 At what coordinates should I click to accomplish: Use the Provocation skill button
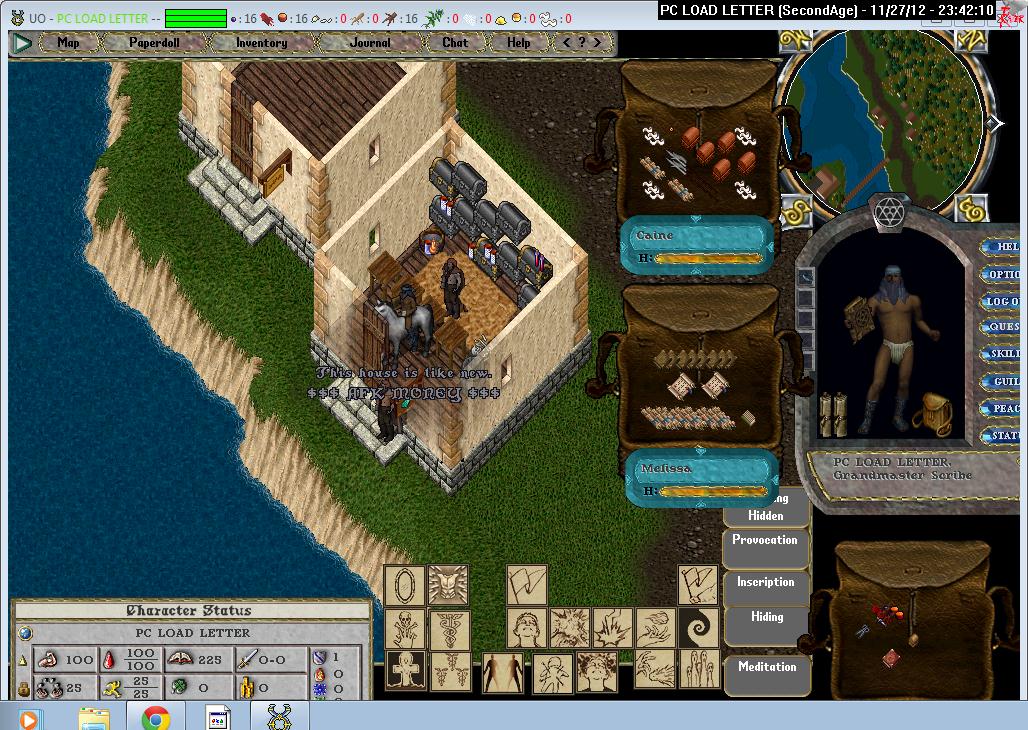point(765,541)
